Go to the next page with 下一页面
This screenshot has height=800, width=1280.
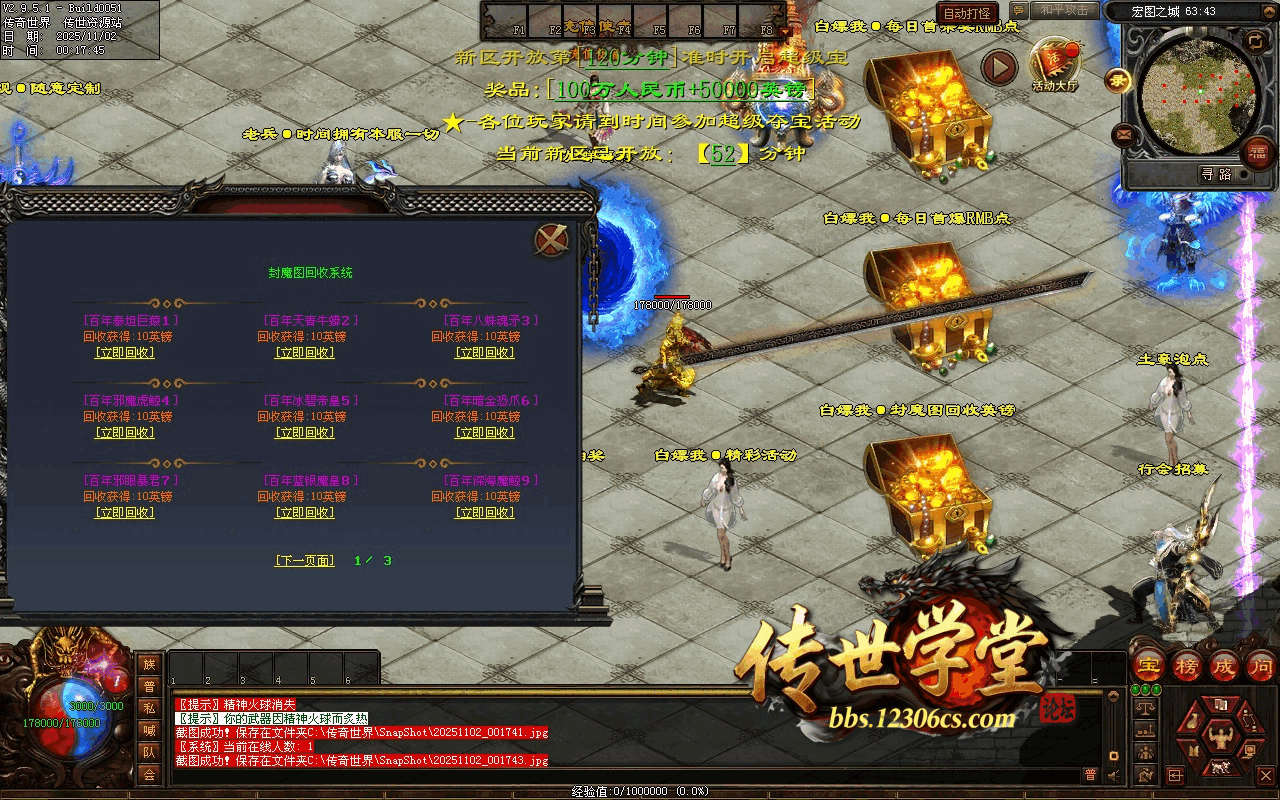[304, 561]
